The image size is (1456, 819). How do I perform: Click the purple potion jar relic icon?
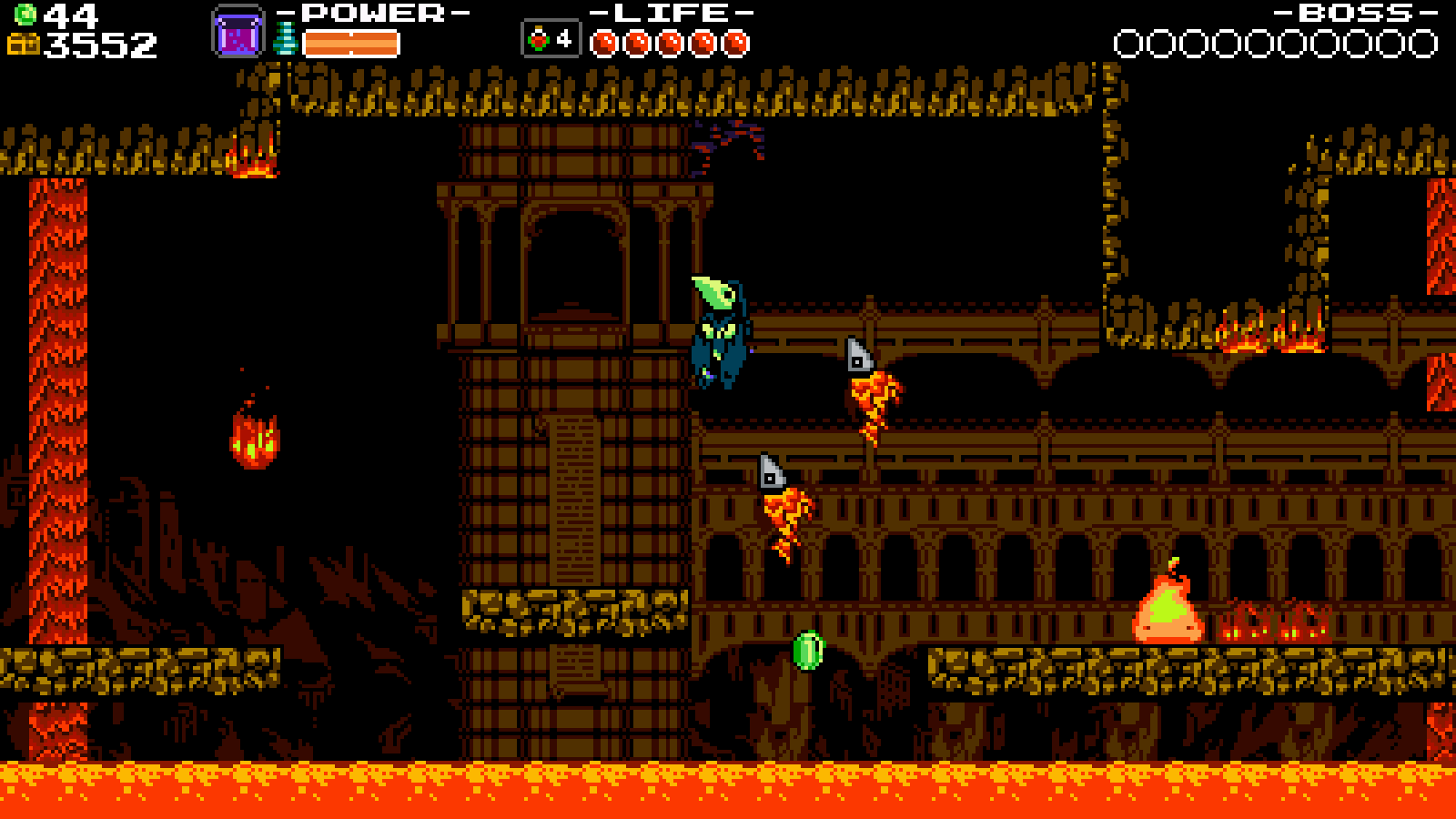tap(238, 29)
